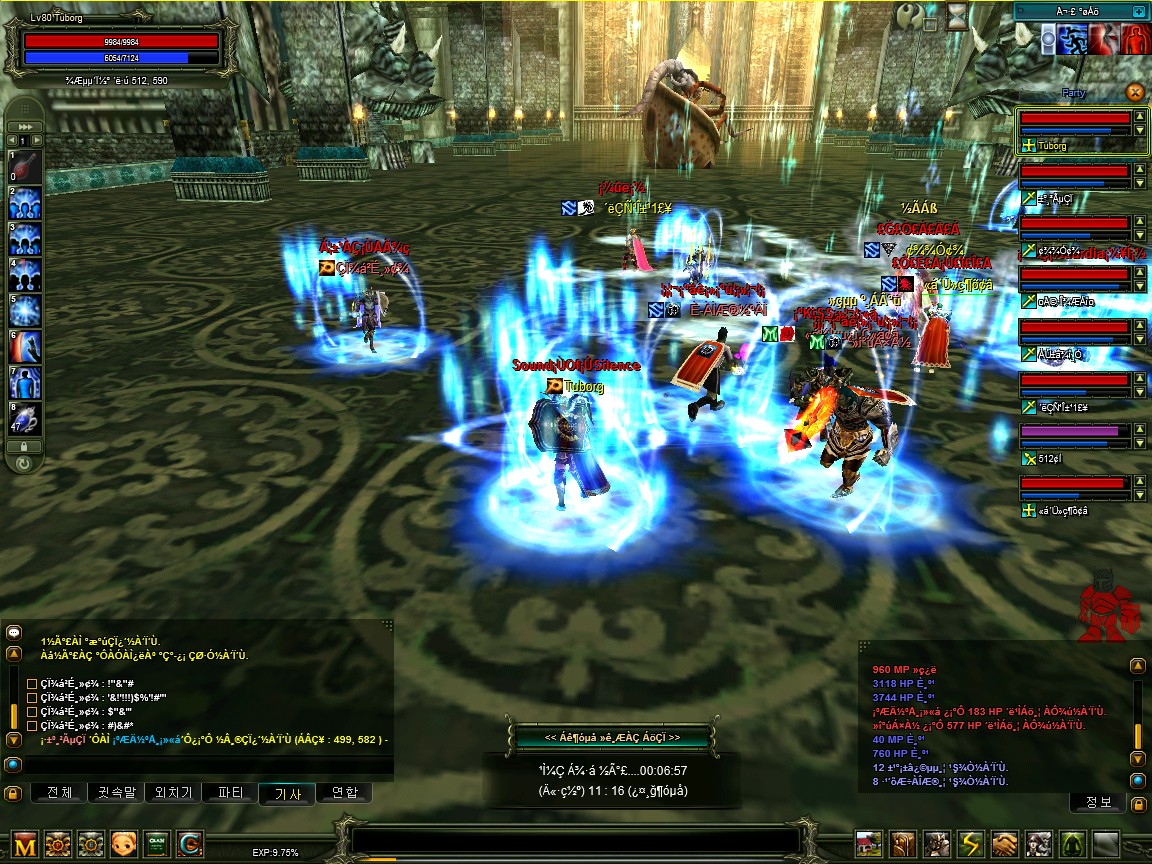Switch to the 파티 party chat tab
The image size is (1152, 864).
coord(230,793)
